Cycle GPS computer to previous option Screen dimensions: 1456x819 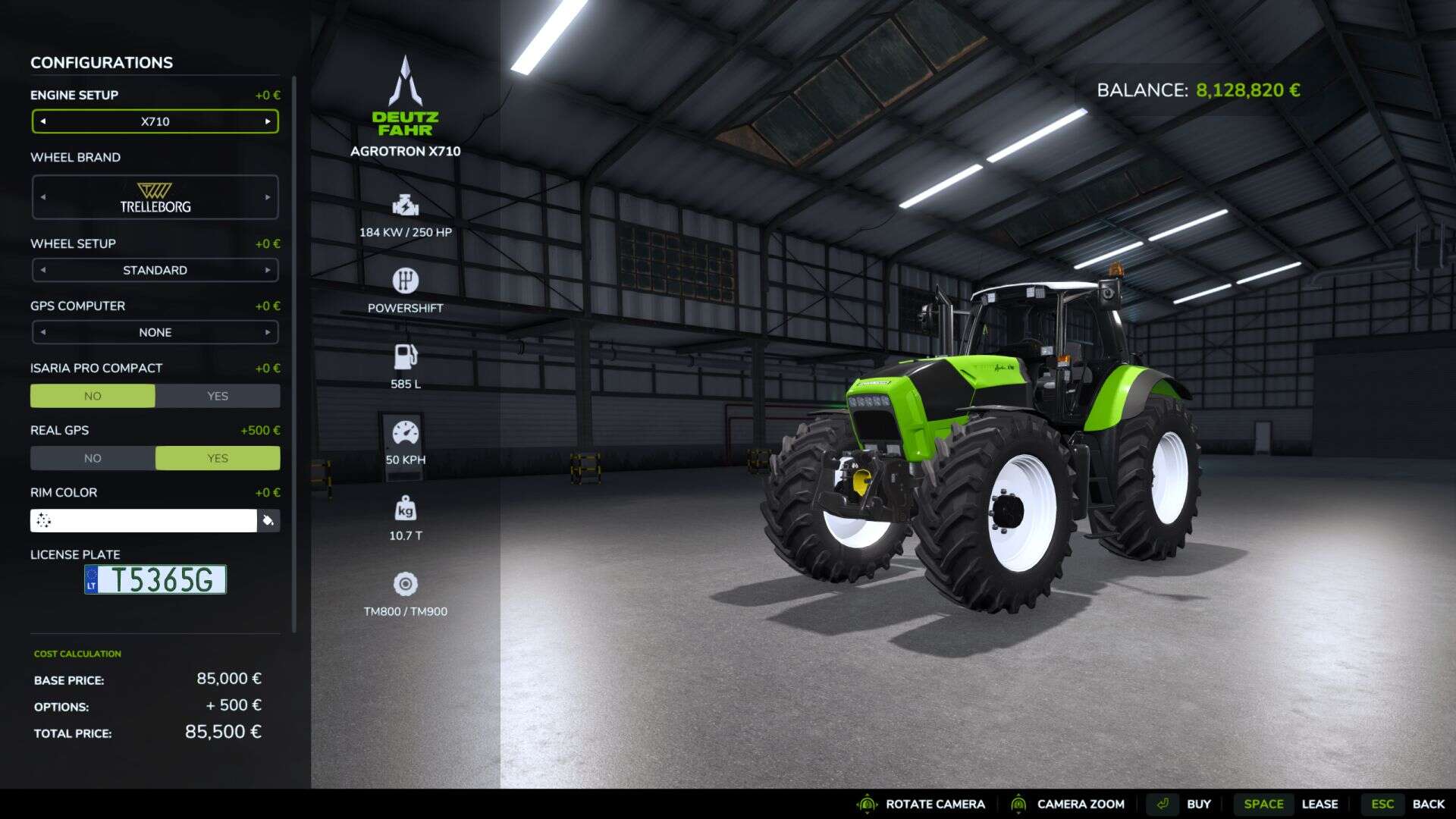pos(43,332)
